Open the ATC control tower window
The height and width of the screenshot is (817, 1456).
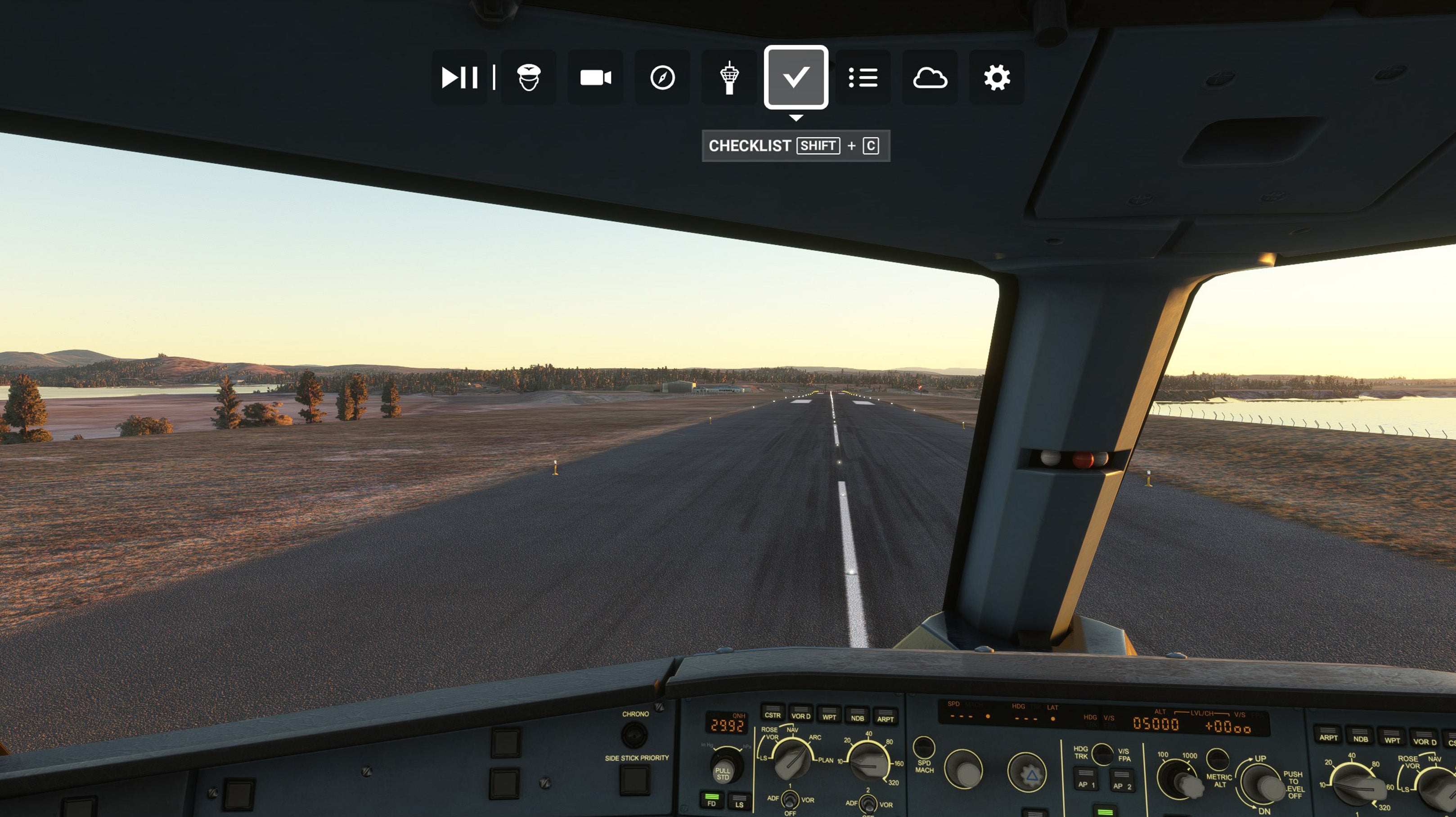coord(729,77)
